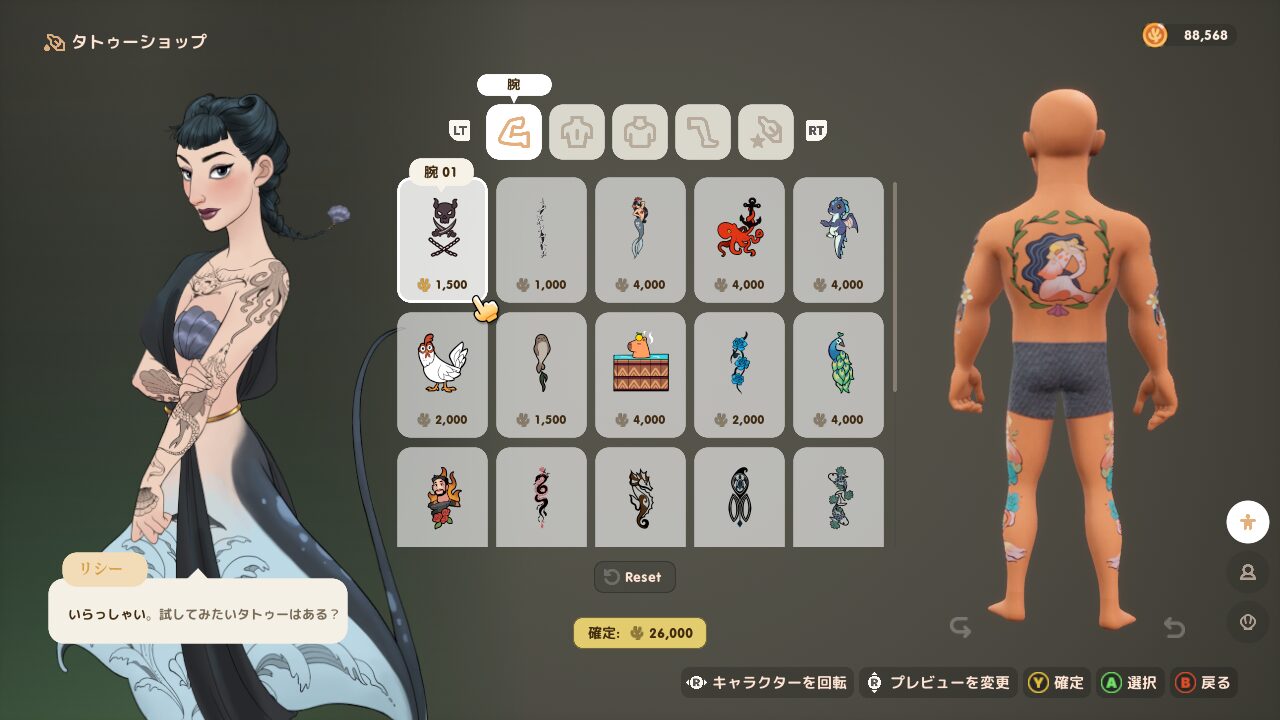Reset the tattoo selection

[635, 577]
